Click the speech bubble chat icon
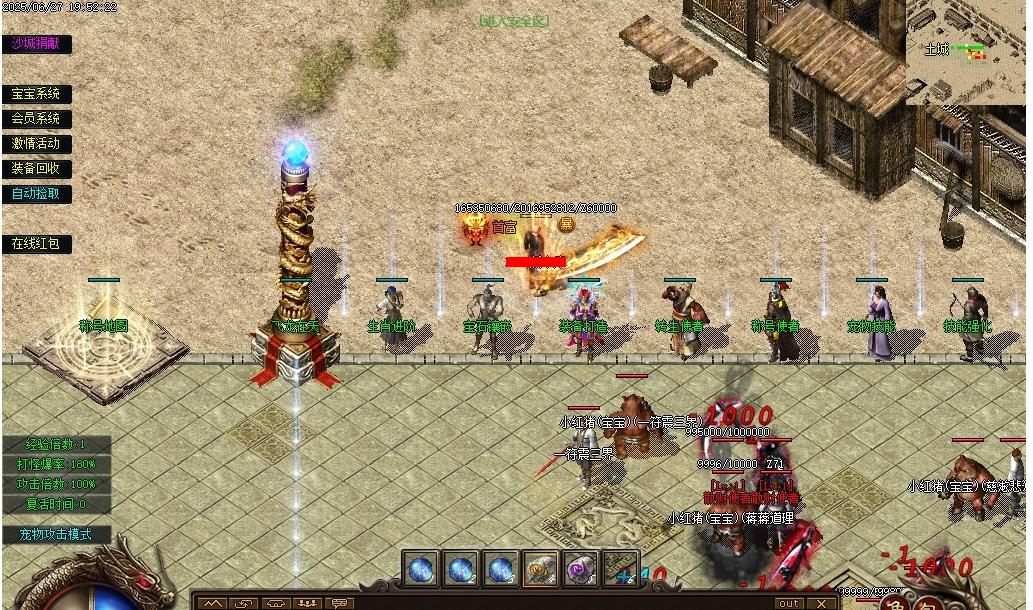The width and height of the screenshot is (1033, 610). coord(339,603)
